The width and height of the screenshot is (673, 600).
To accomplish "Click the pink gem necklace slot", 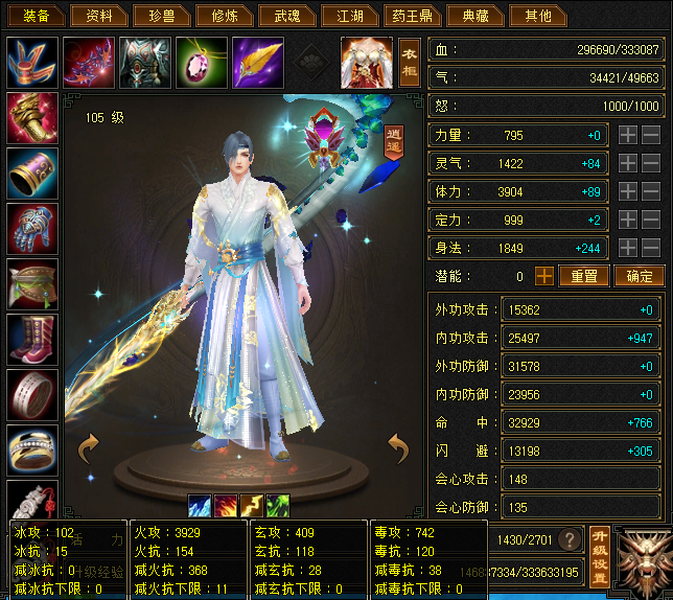I will 201,62.
